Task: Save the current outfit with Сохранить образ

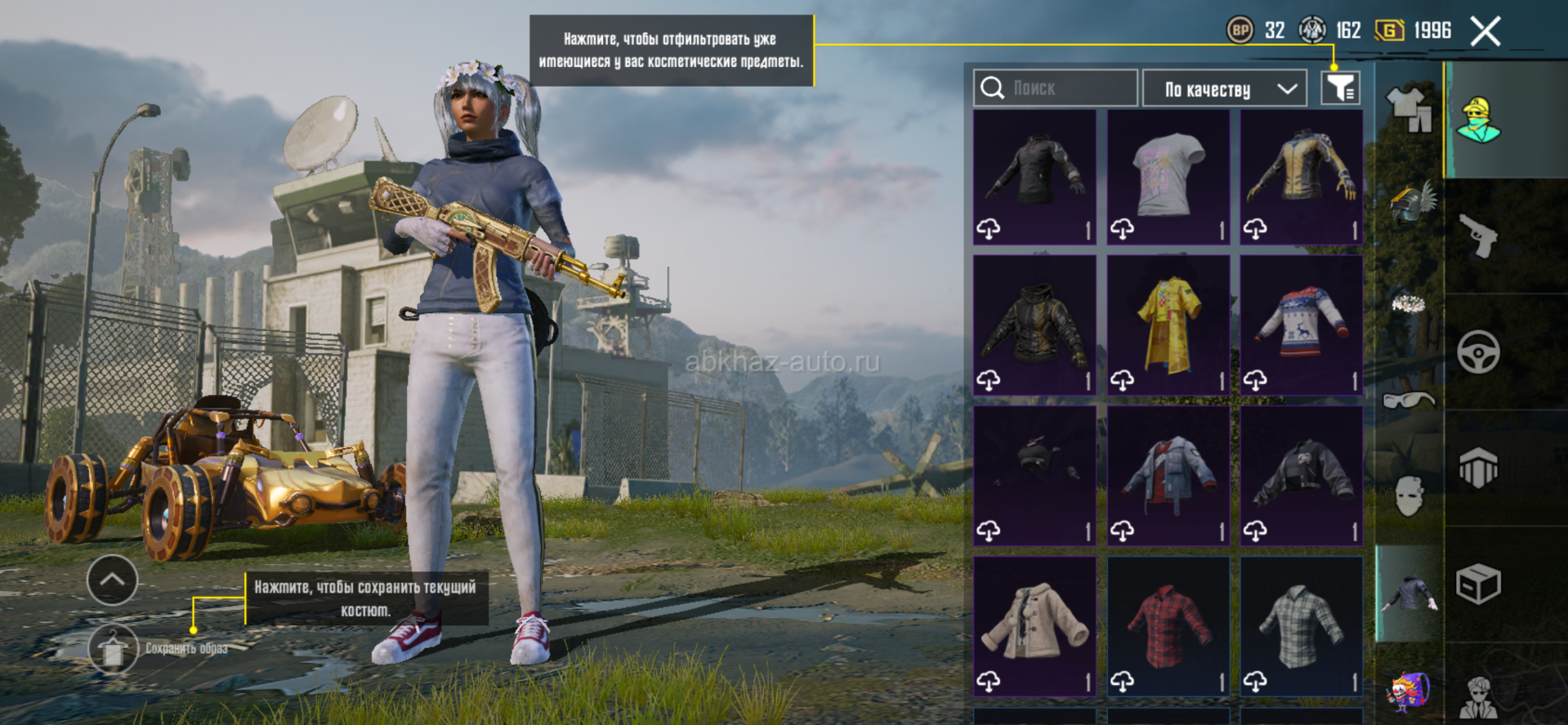Action: tap(114, 649)
